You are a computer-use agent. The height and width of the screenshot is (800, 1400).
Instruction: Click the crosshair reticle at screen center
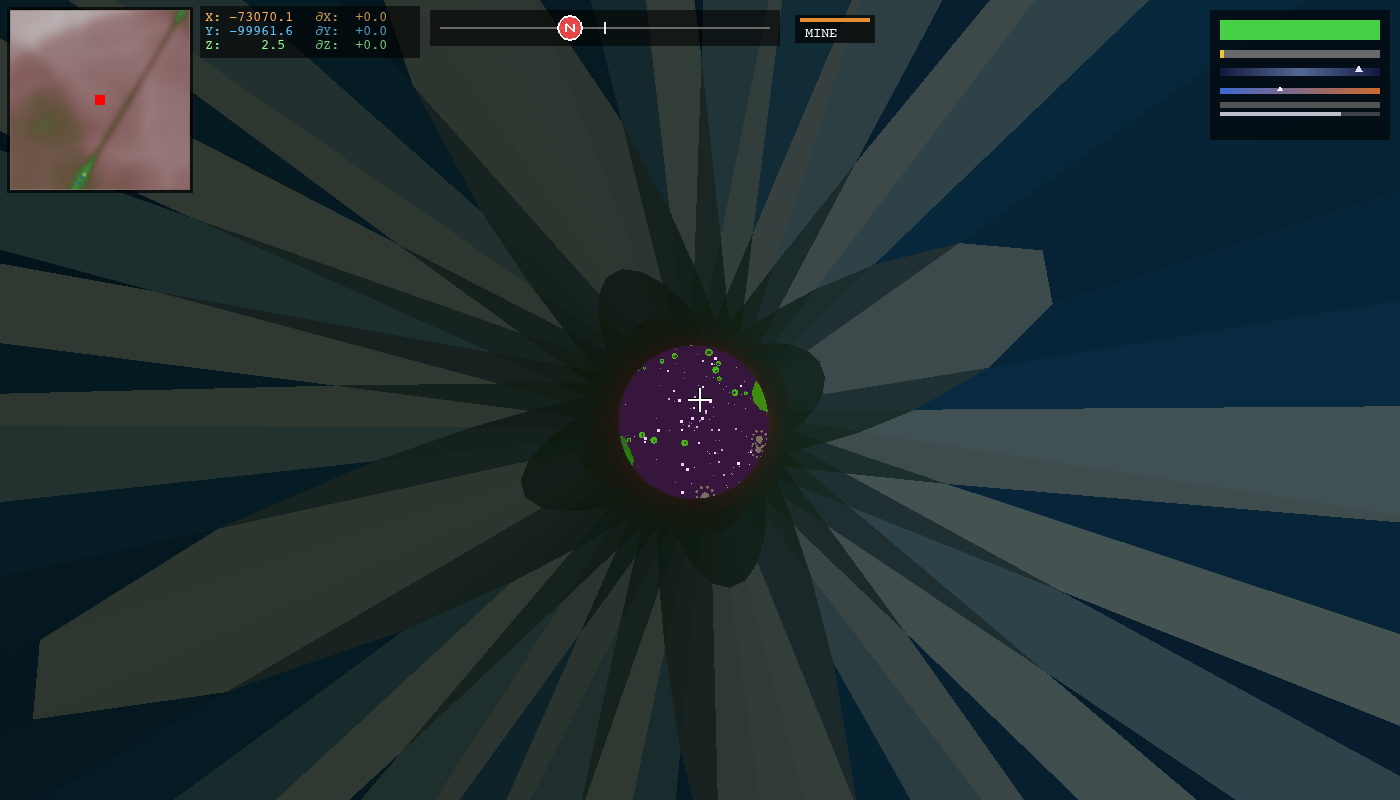click(x=700, y=398)
